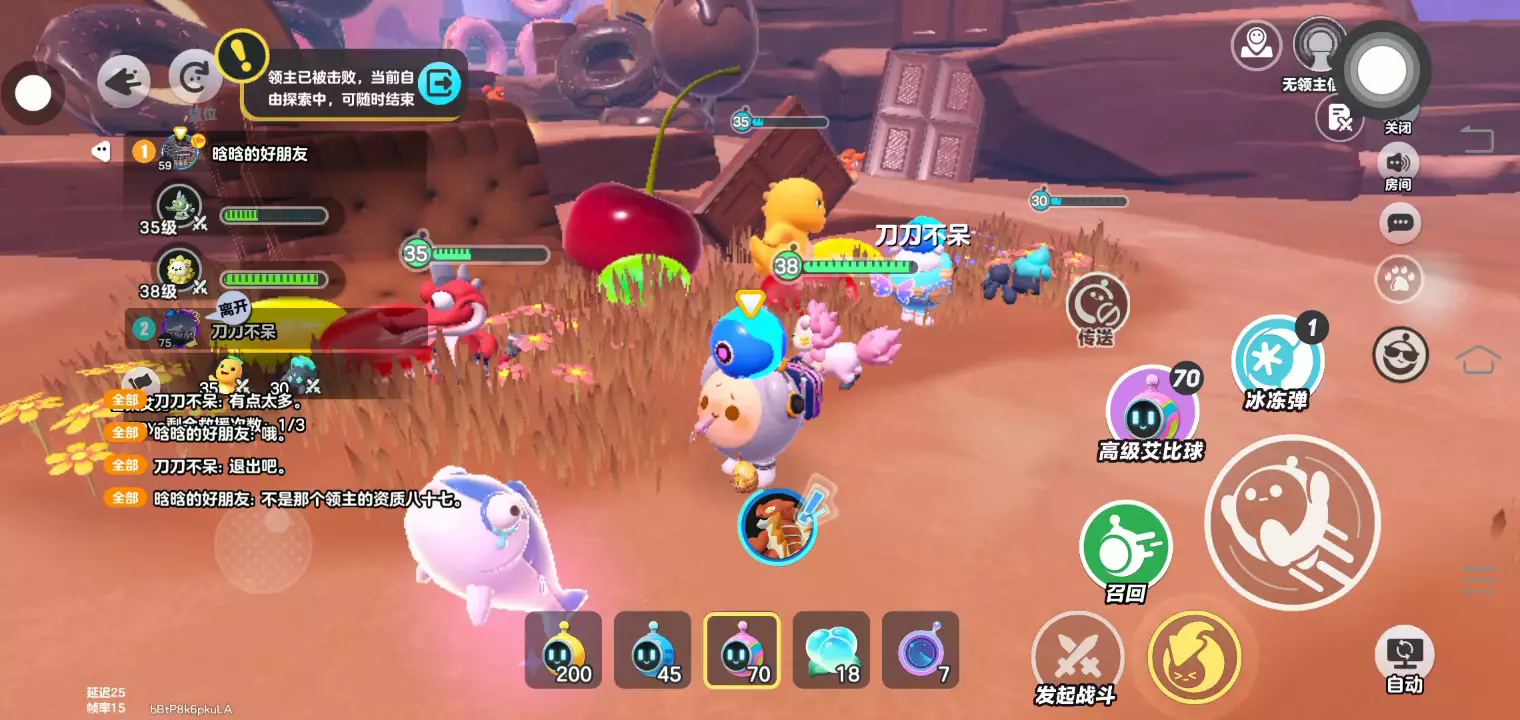Choose the teal blob item slot with 18

pos(831,650)
